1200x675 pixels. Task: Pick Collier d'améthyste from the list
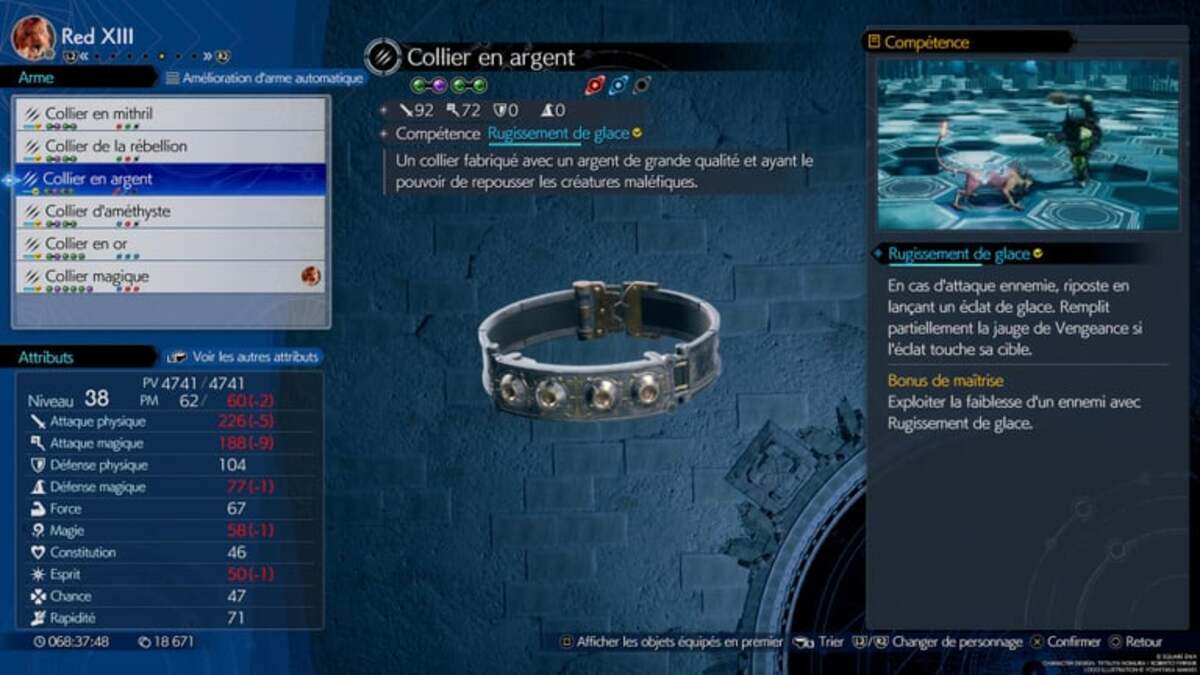tap(170, 212)
